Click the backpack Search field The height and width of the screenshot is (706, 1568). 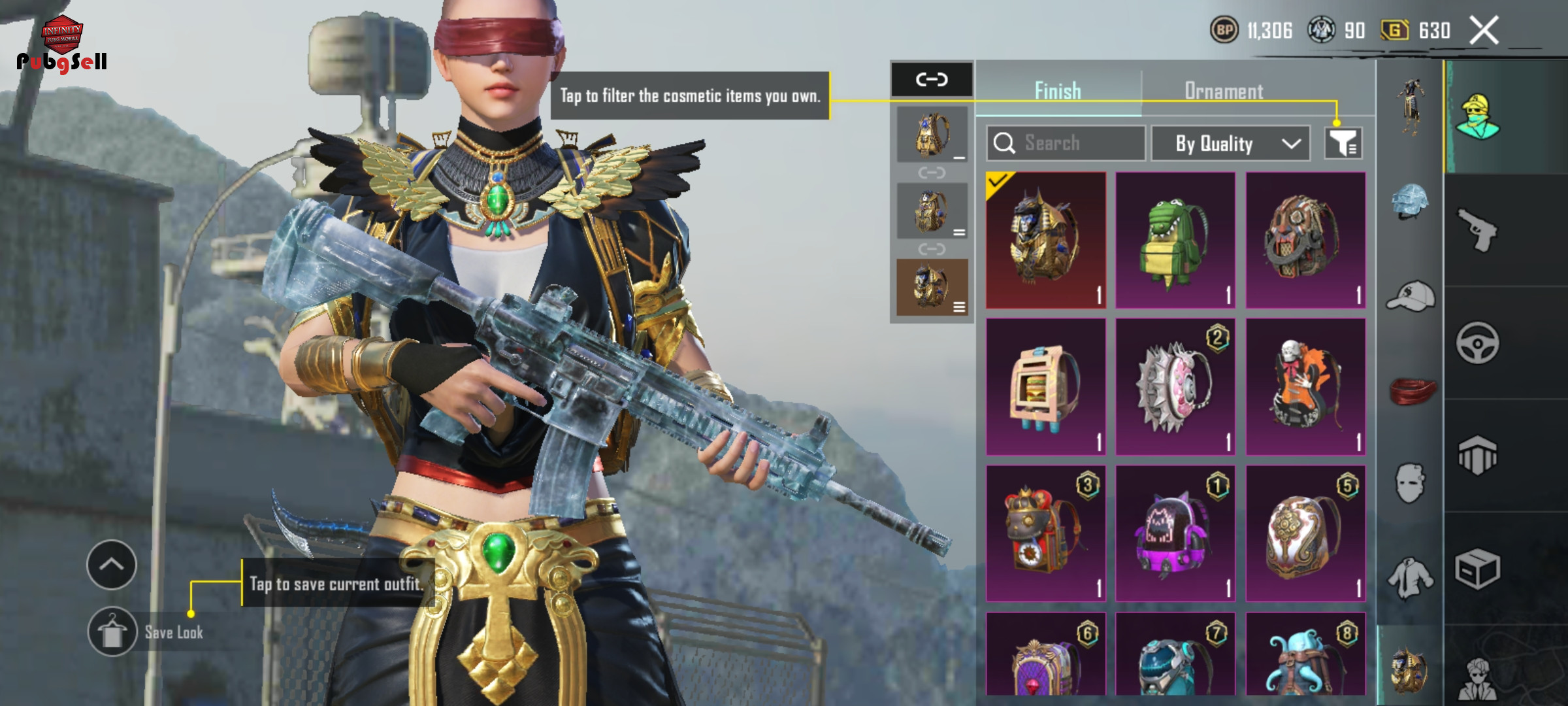click(1066, 143)
